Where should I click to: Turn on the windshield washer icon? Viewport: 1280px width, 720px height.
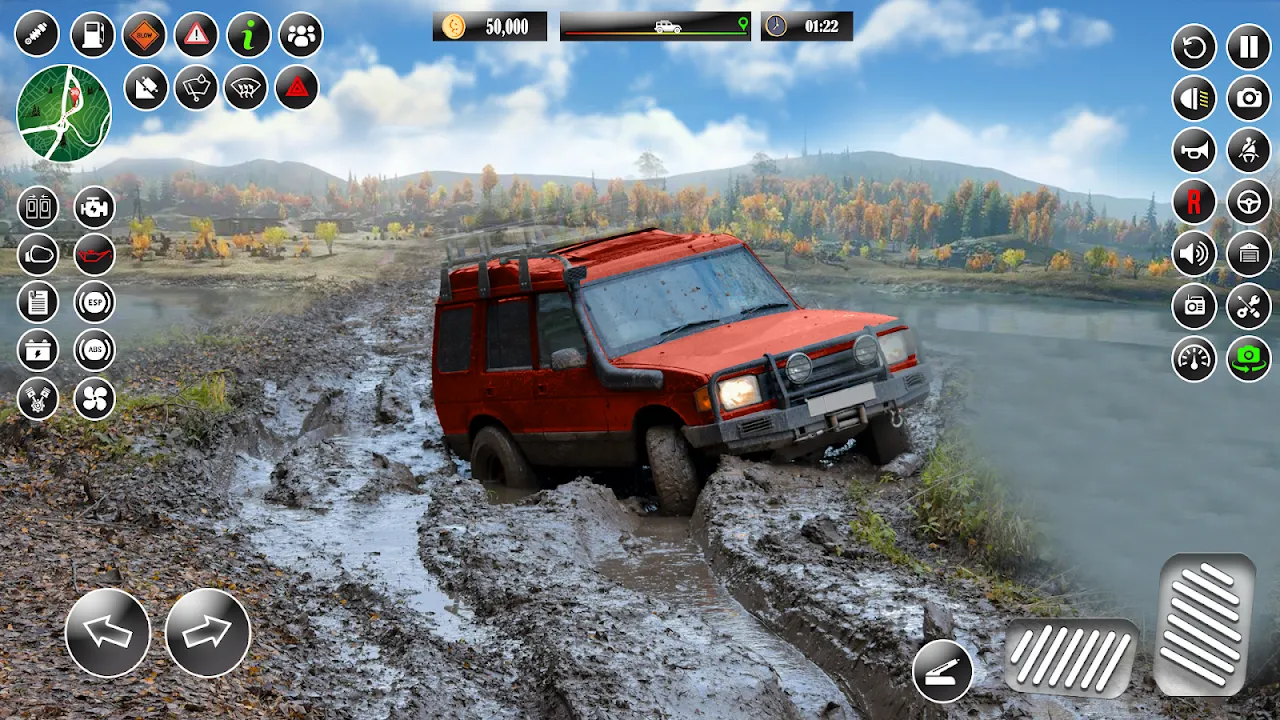[196, 88]
